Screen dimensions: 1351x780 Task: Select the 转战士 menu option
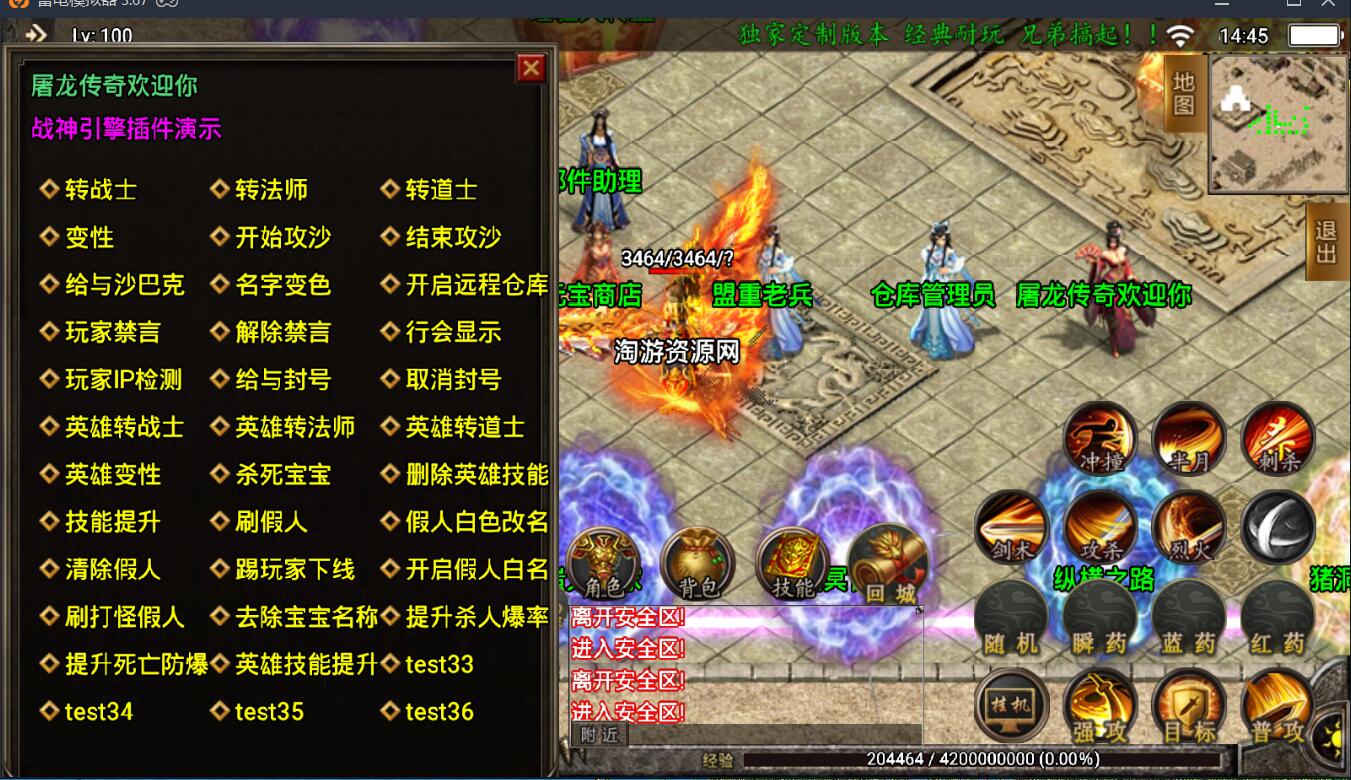click(x=100, y=190)
